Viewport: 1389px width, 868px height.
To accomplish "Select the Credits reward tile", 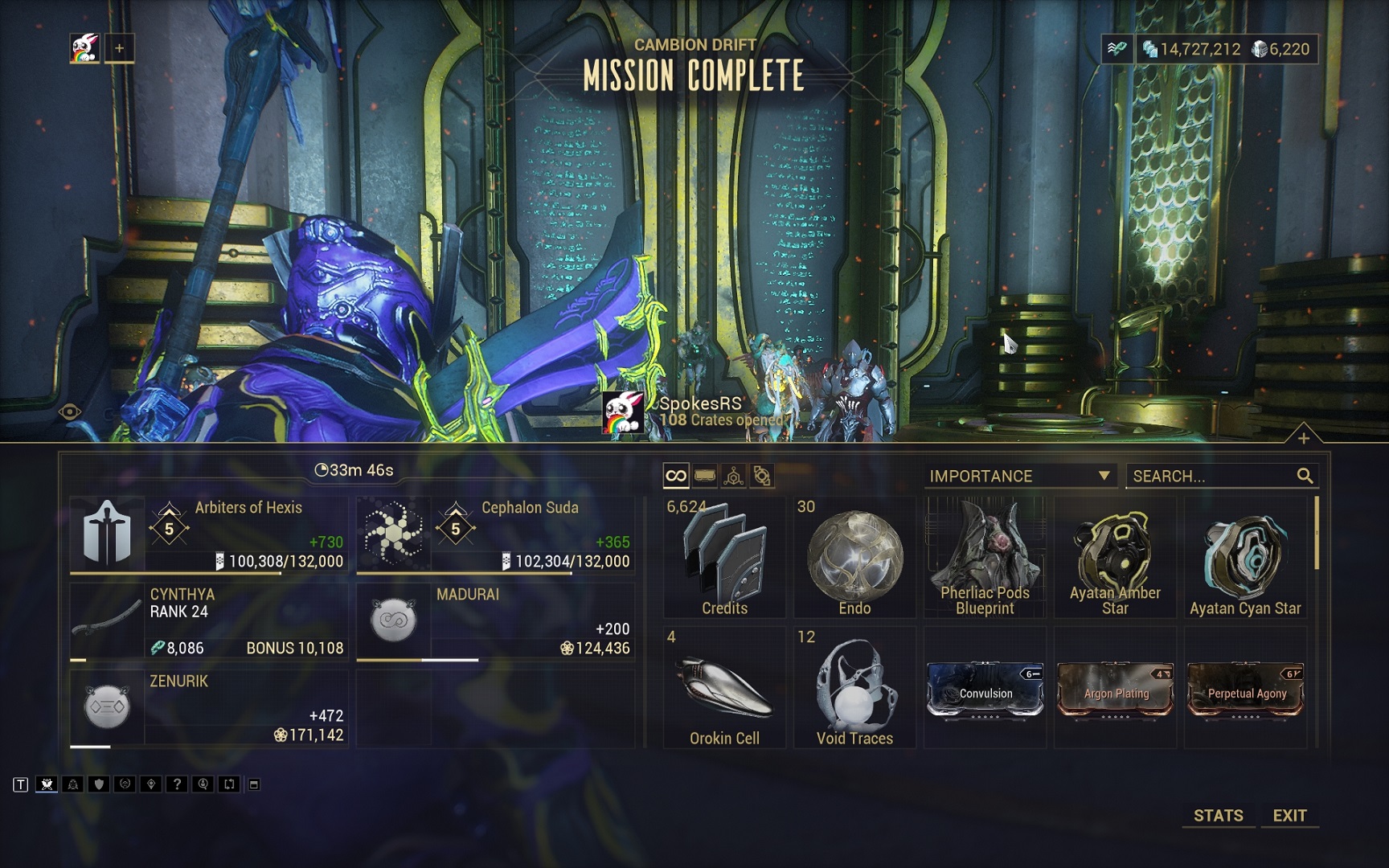I will pyautogui.click(x=724, y=558).
